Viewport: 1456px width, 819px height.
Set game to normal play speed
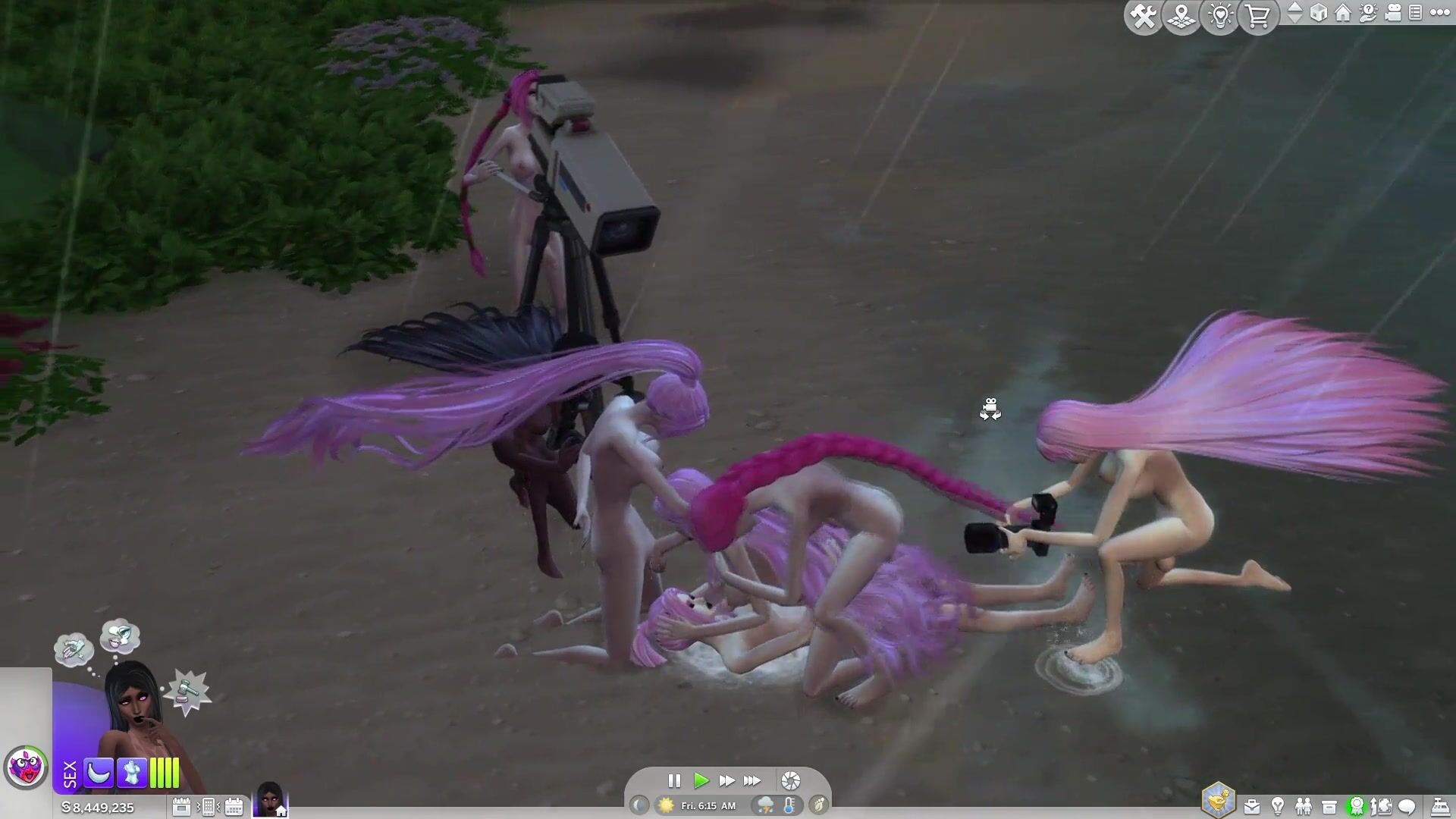pyautogui.click(x=701, y=780)
